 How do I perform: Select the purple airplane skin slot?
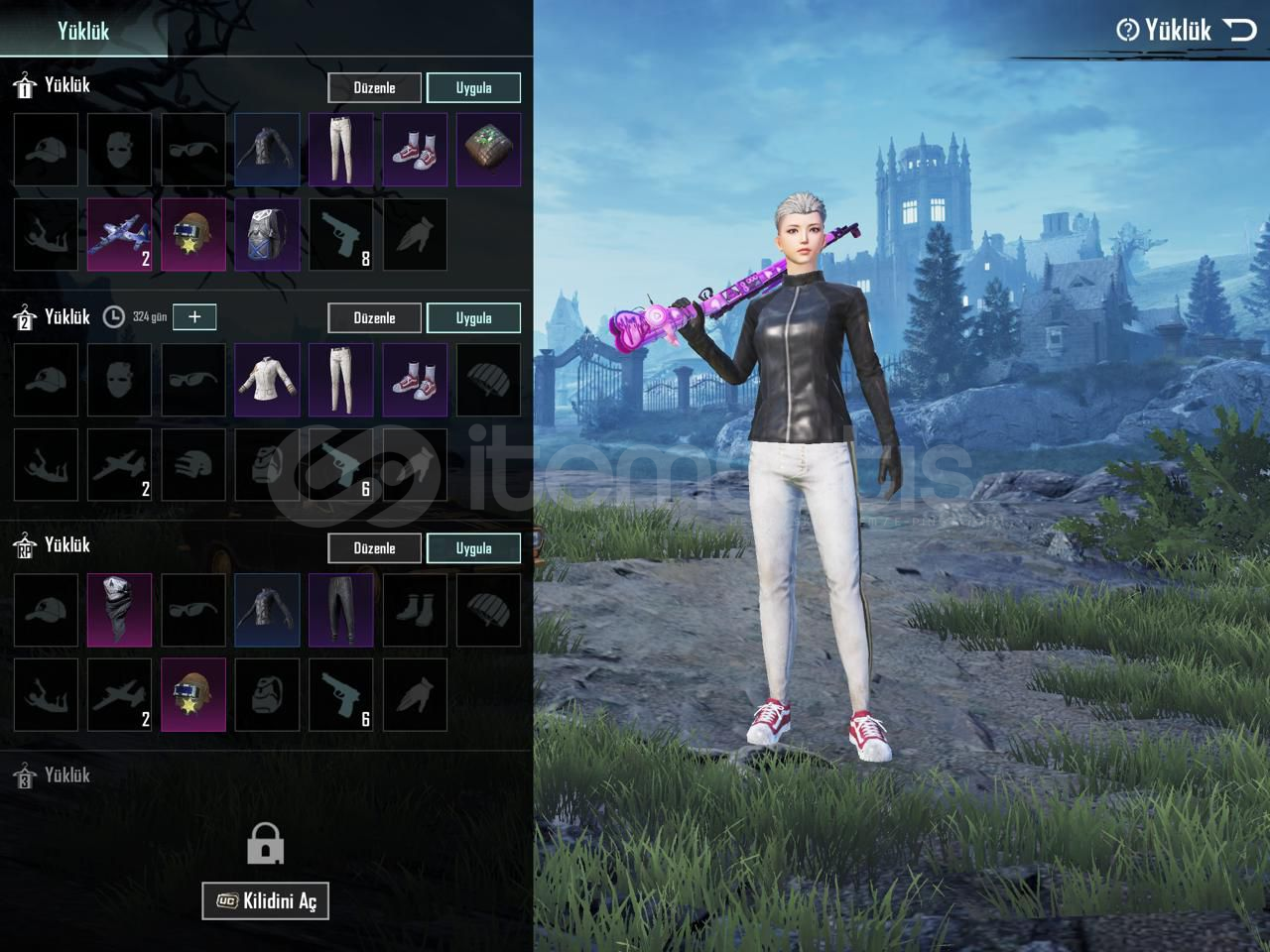(x=120, y=235)
